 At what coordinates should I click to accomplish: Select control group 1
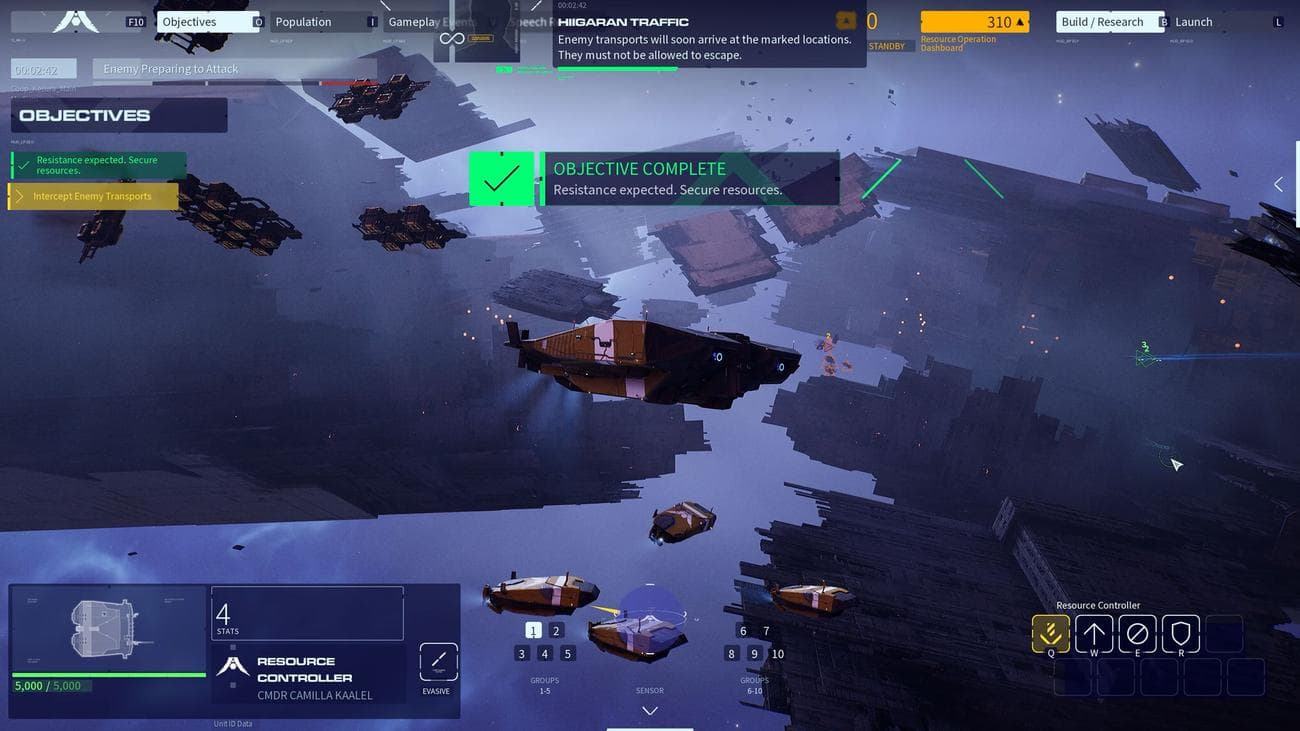[x=532, y=630]
